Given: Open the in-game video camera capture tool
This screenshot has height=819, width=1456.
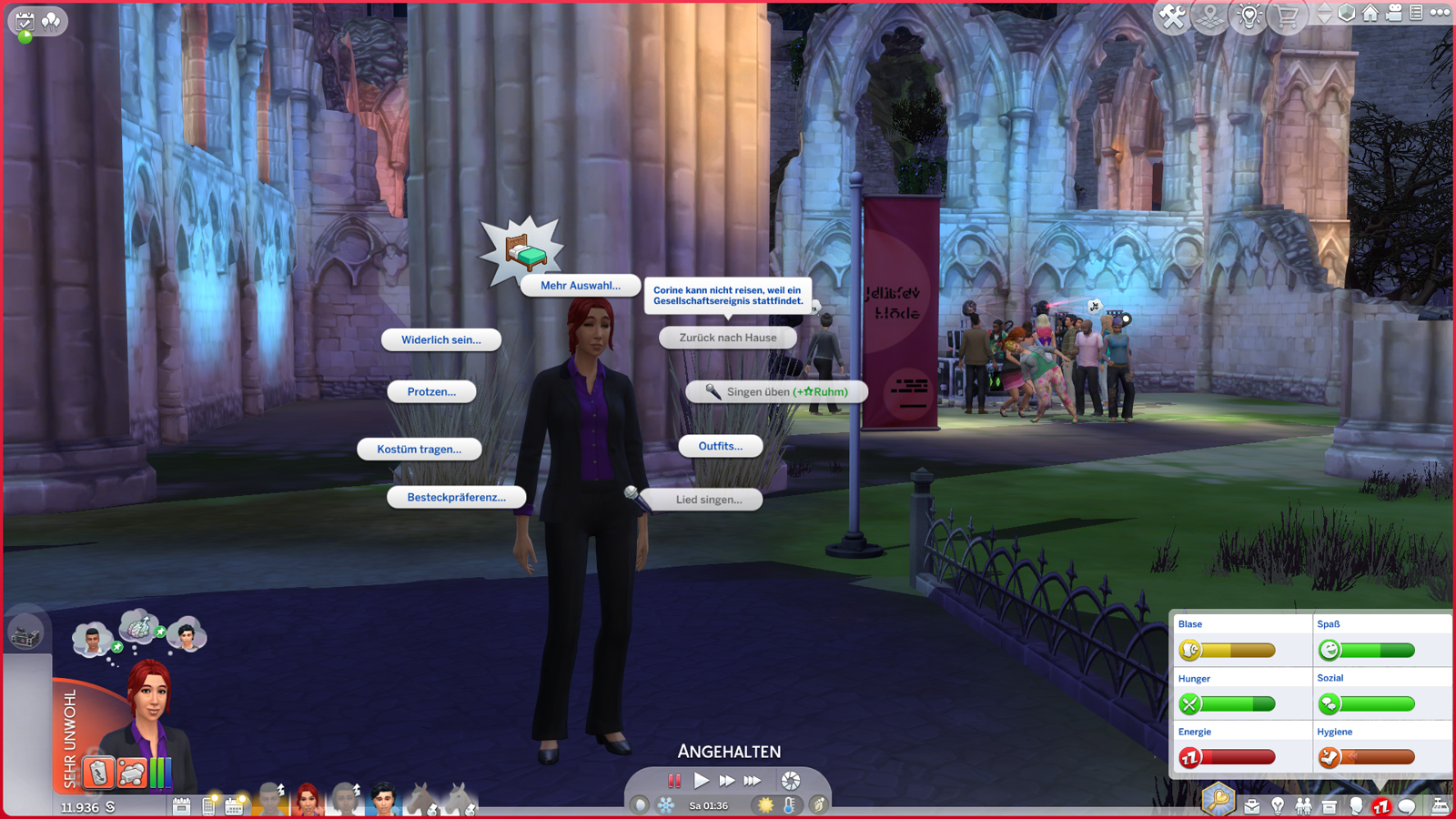Looking at the screenshot, I should point(1394,15).
